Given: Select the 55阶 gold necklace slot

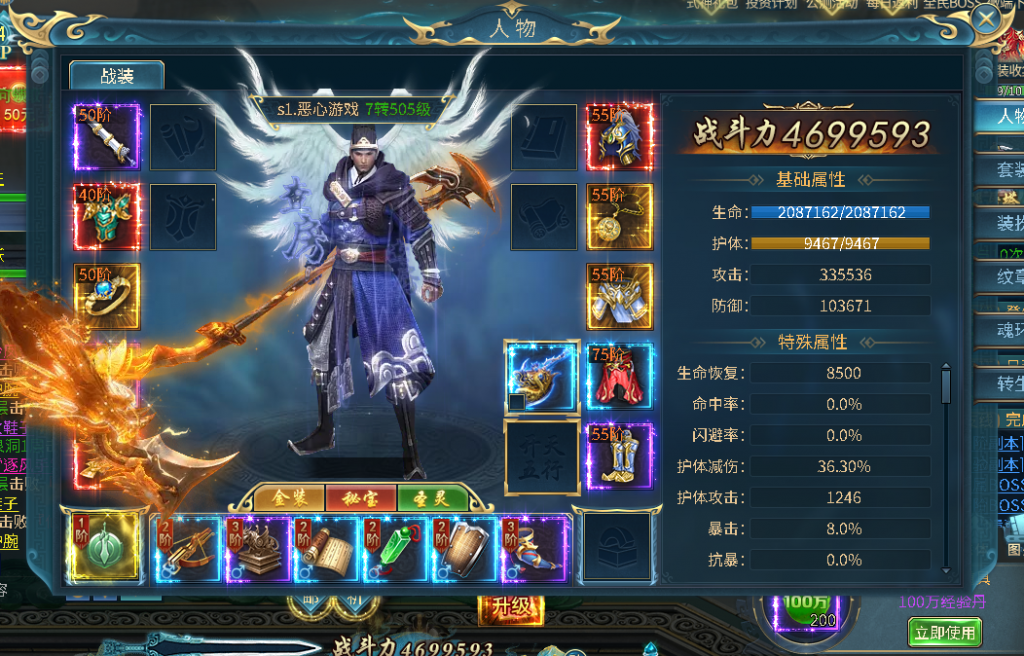Looking at the screenshot, I should [x=619, y=217].
